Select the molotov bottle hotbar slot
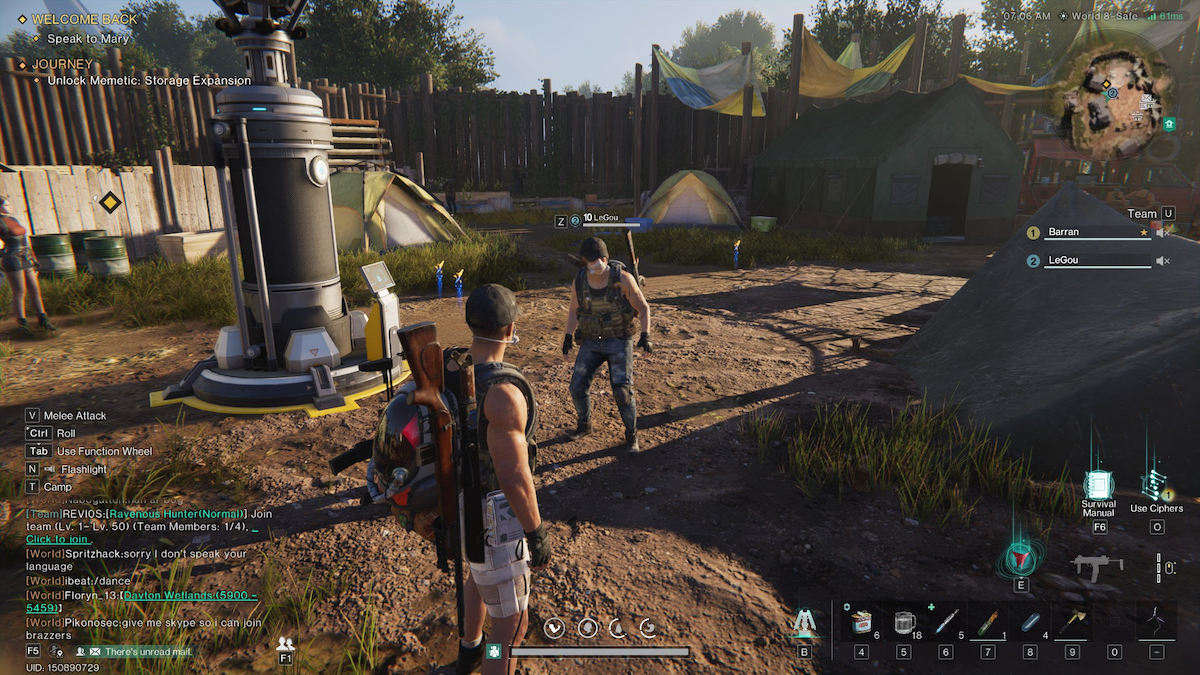1200x675 pixels. (x=989, y=622)
